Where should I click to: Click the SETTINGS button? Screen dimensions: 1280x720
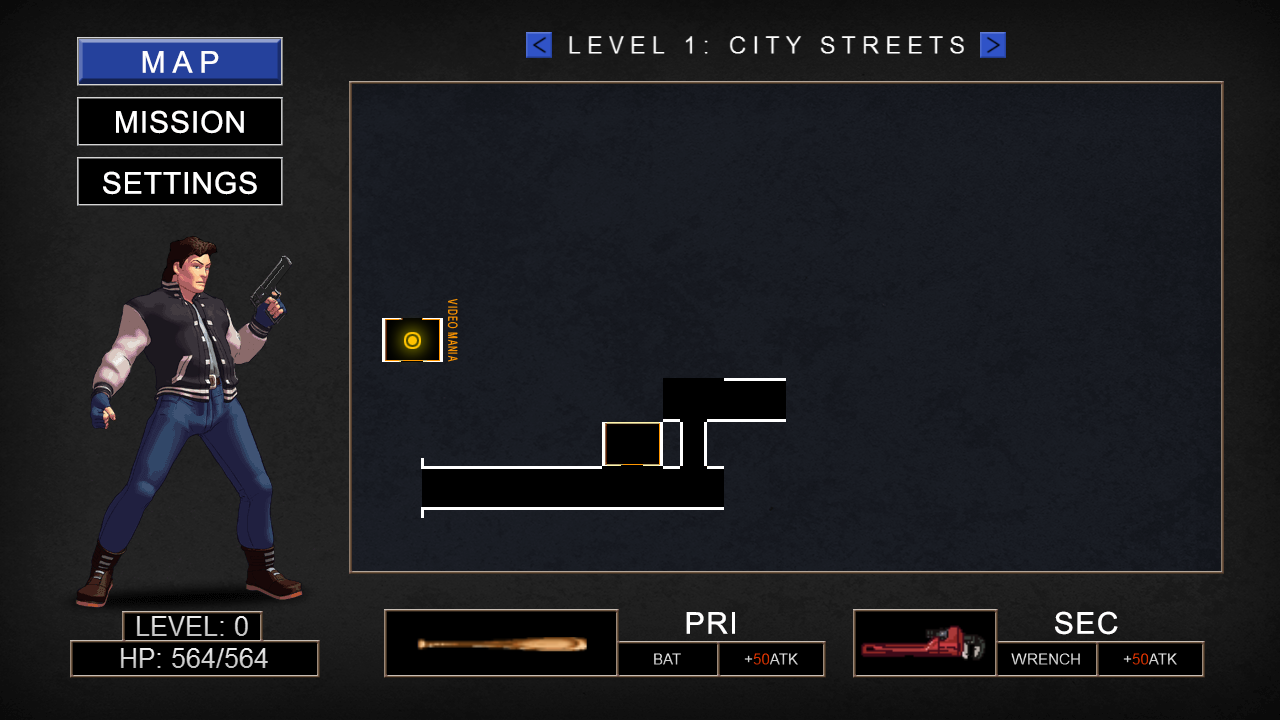(179, 181)
